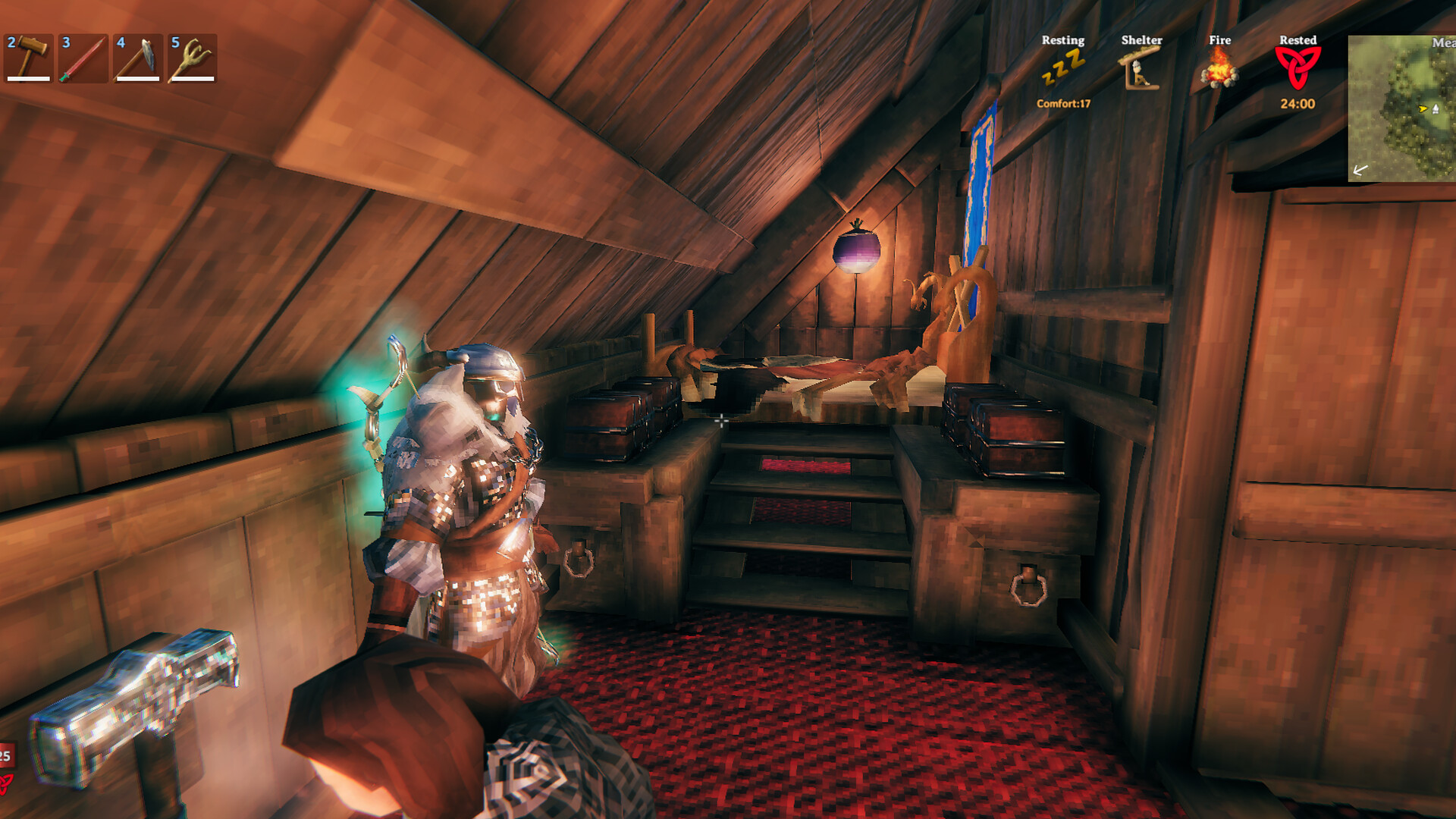
Task: Click the Fire status effect icon
Action: (1222, 72)
